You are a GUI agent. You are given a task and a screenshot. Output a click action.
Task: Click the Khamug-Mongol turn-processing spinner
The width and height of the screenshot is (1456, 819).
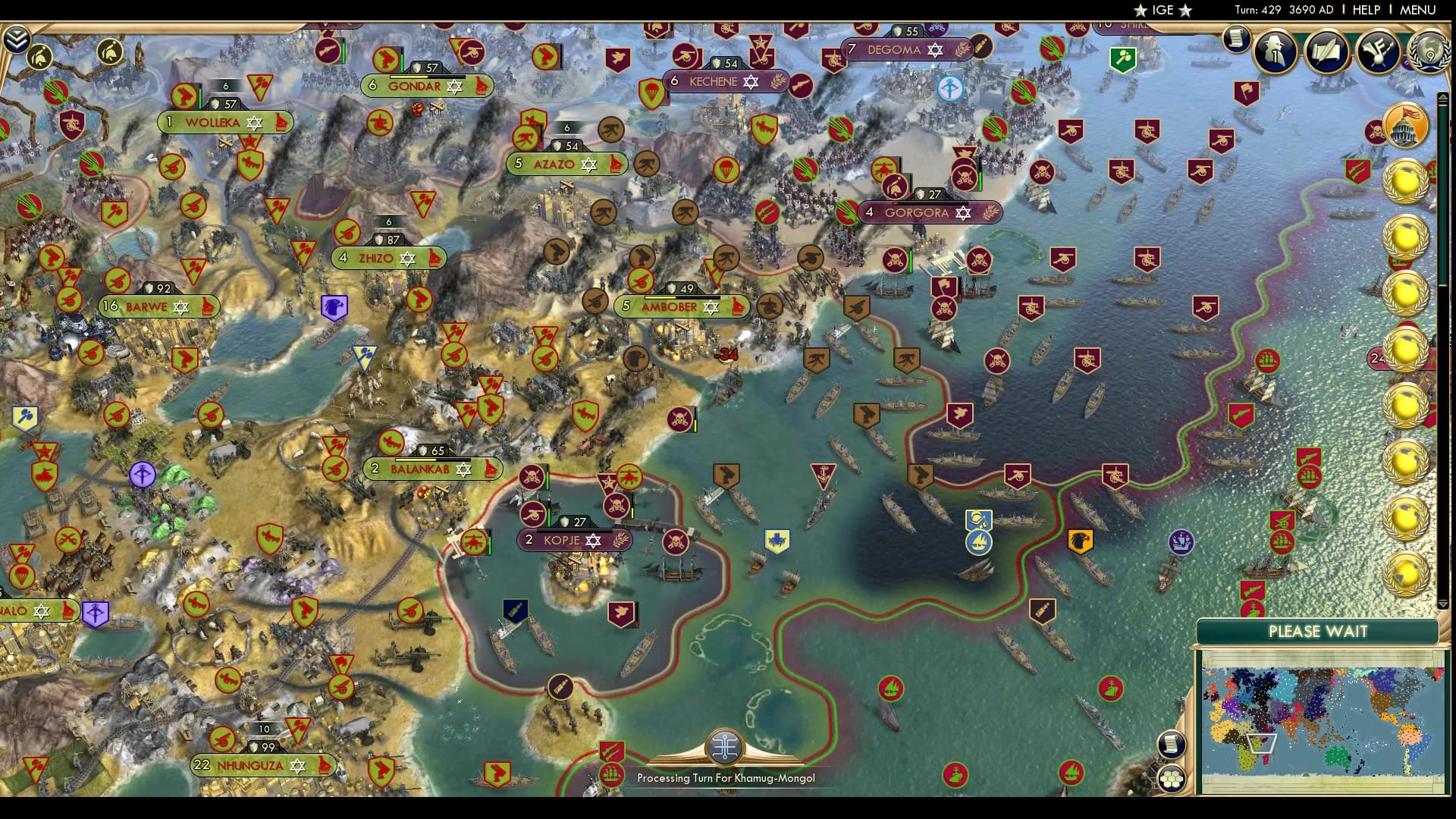tap(725, 747)
